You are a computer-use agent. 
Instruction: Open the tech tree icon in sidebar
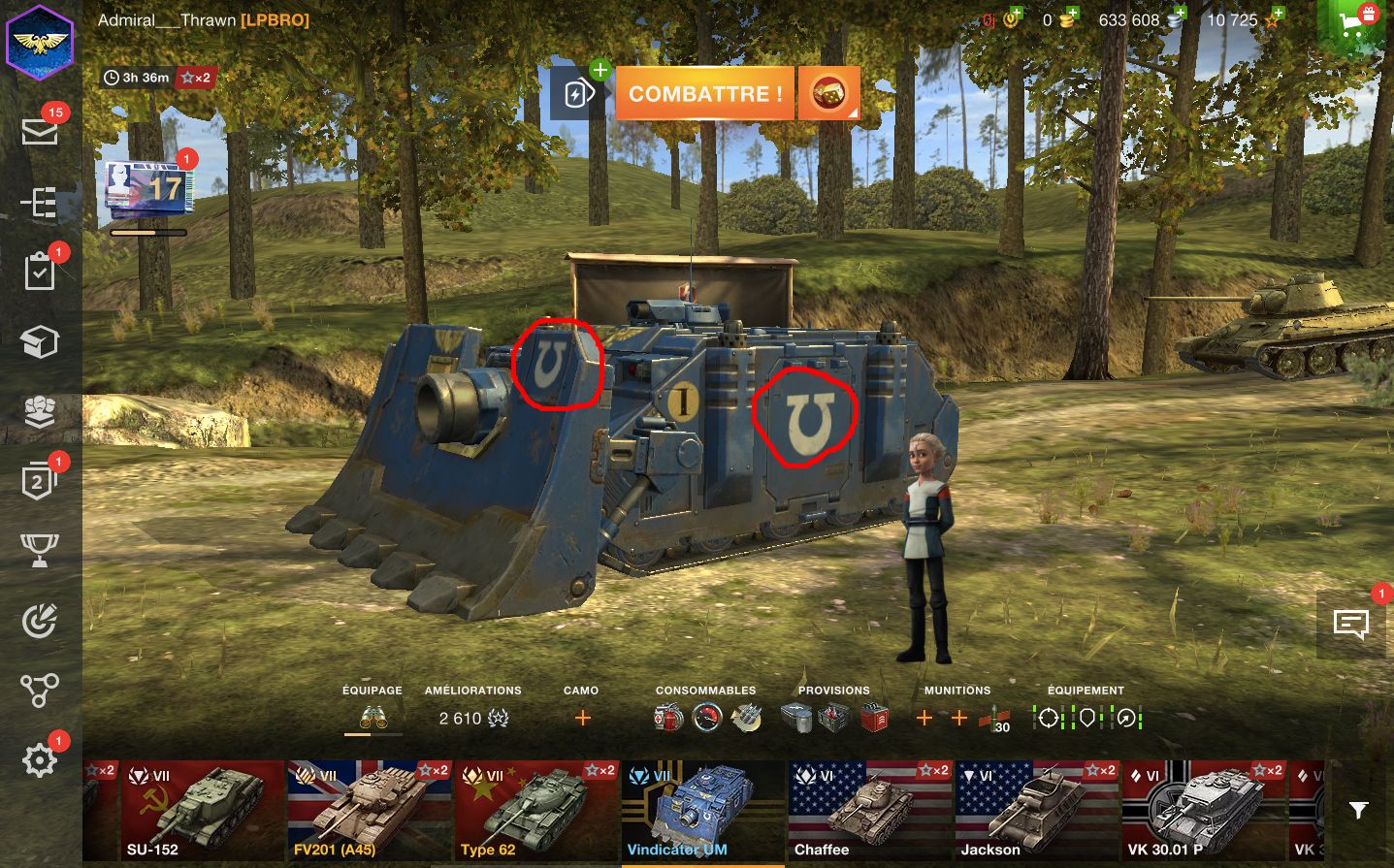tap(40, 202)
